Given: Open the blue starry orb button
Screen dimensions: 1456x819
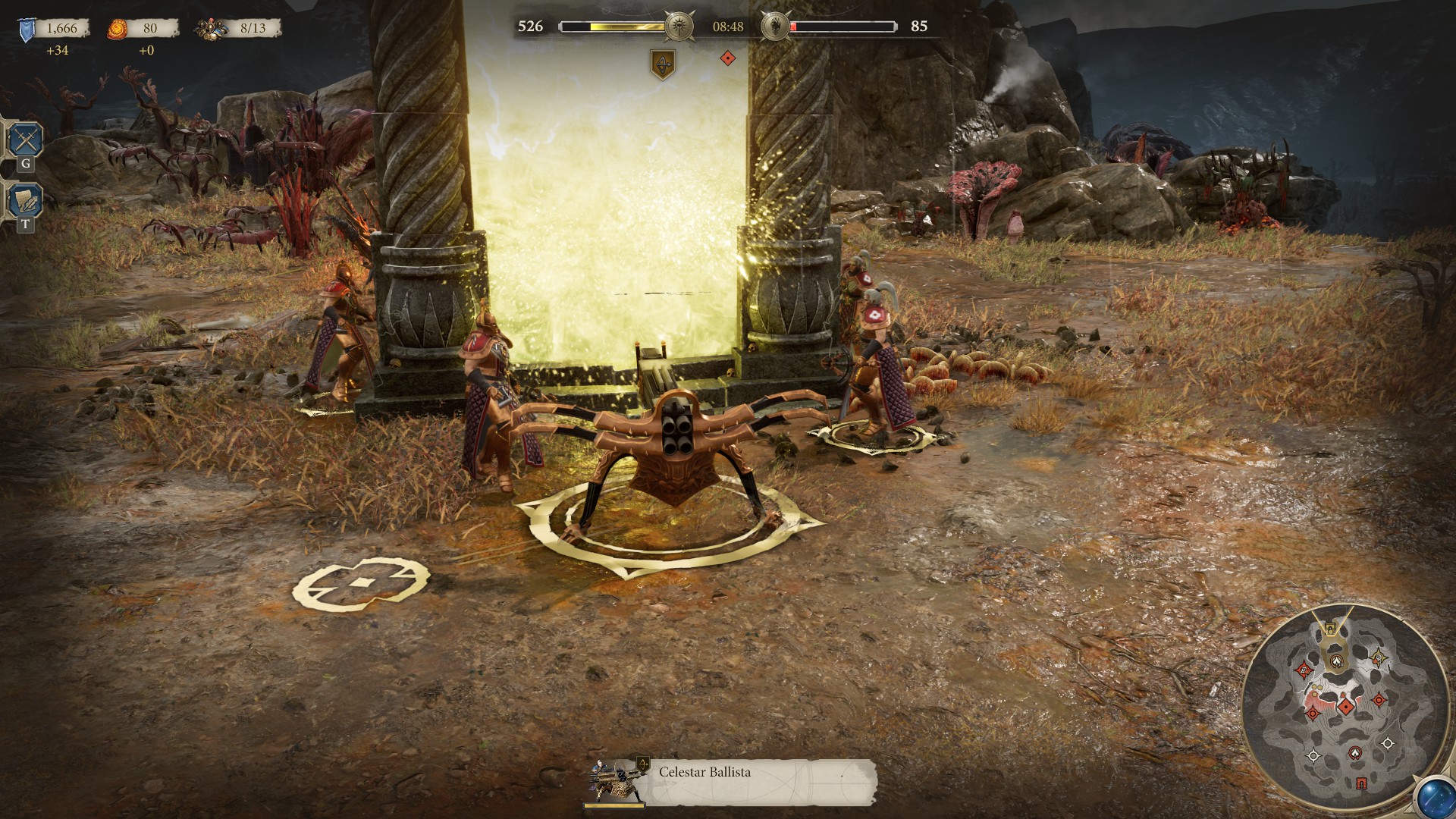Looking at the screenshot, I should click(1436, 798).
